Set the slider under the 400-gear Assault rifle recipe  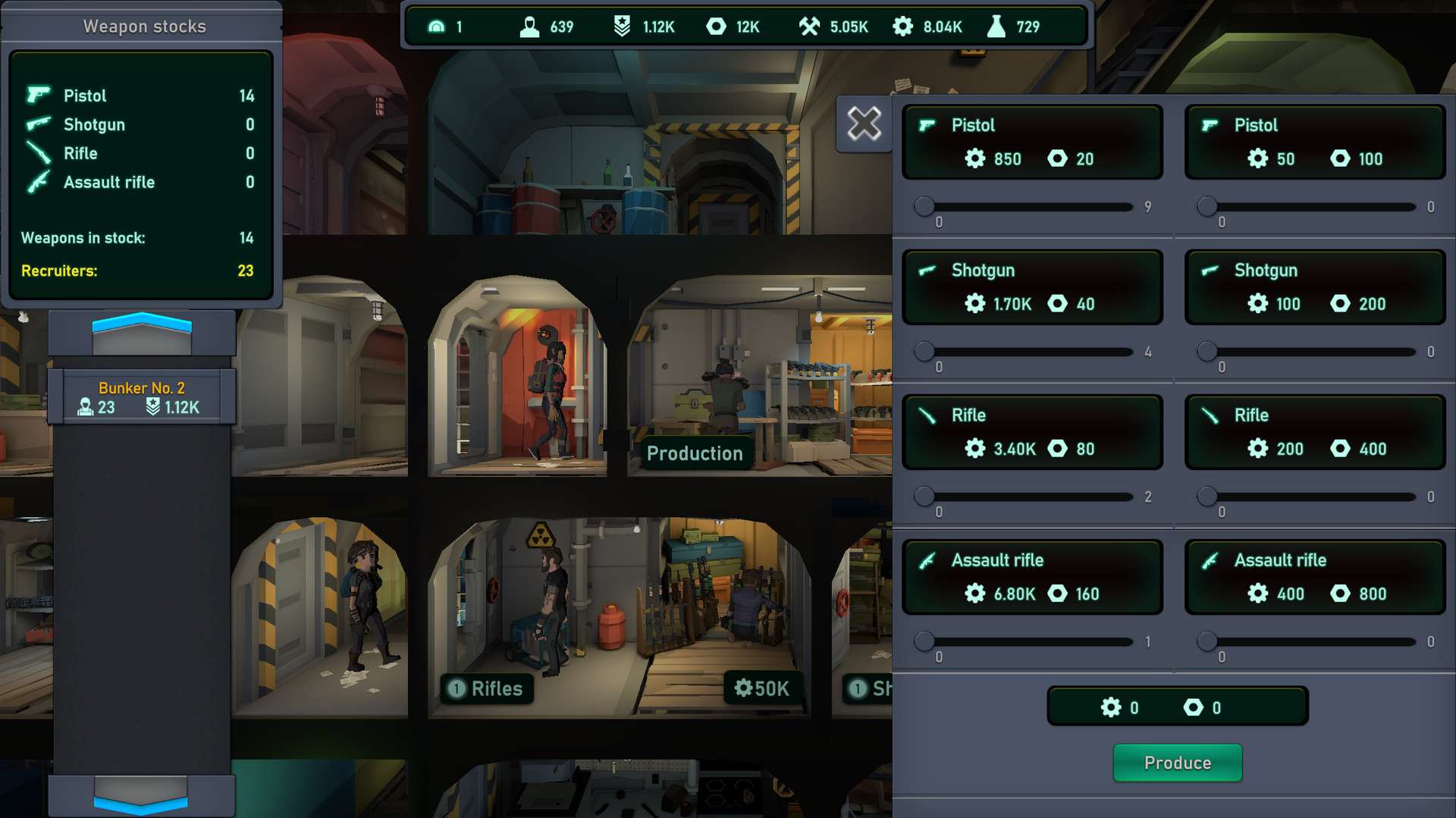tap(1207, 641)
